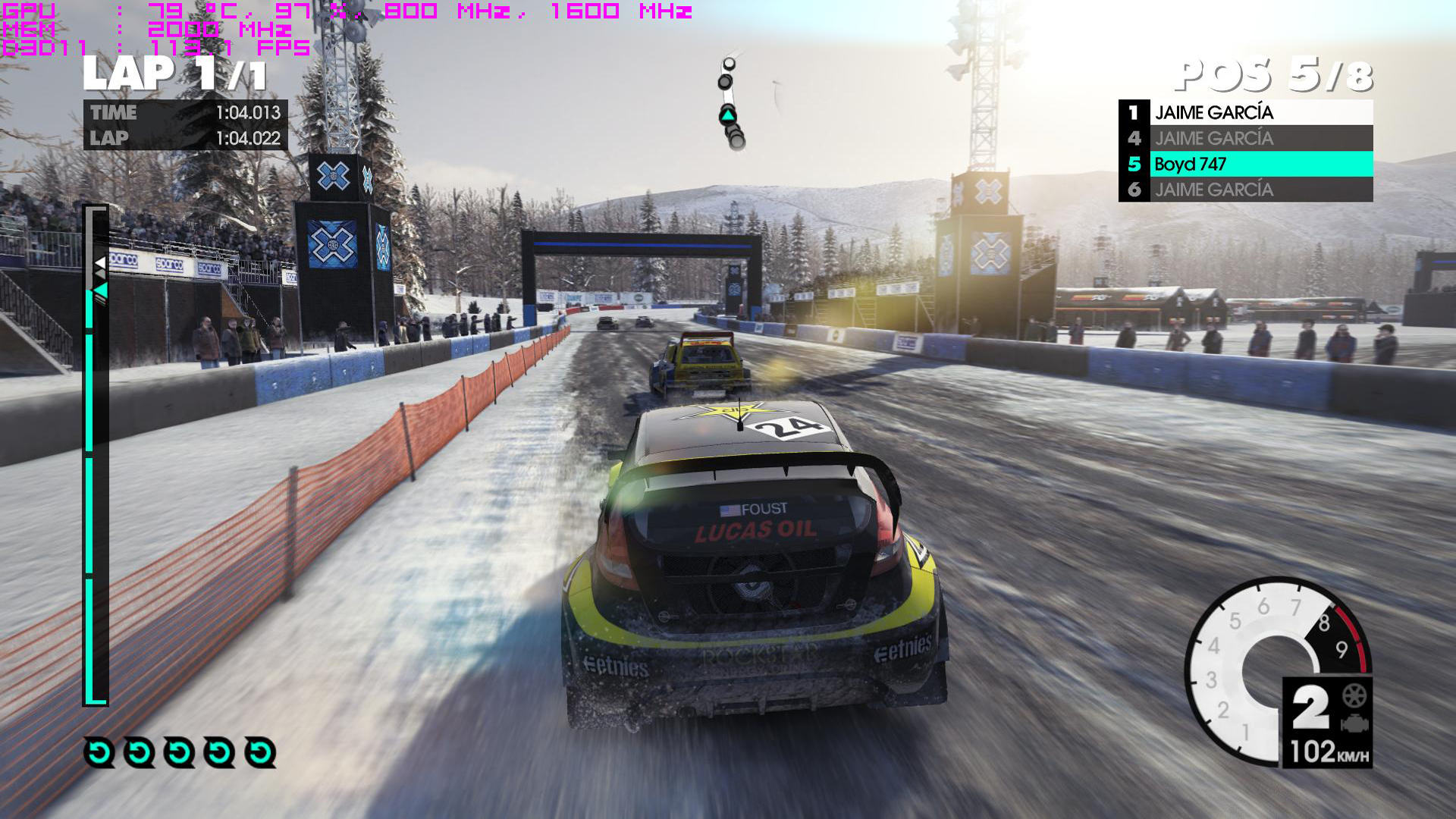Click the engine damage indicator icon

tap(1354, 723)
